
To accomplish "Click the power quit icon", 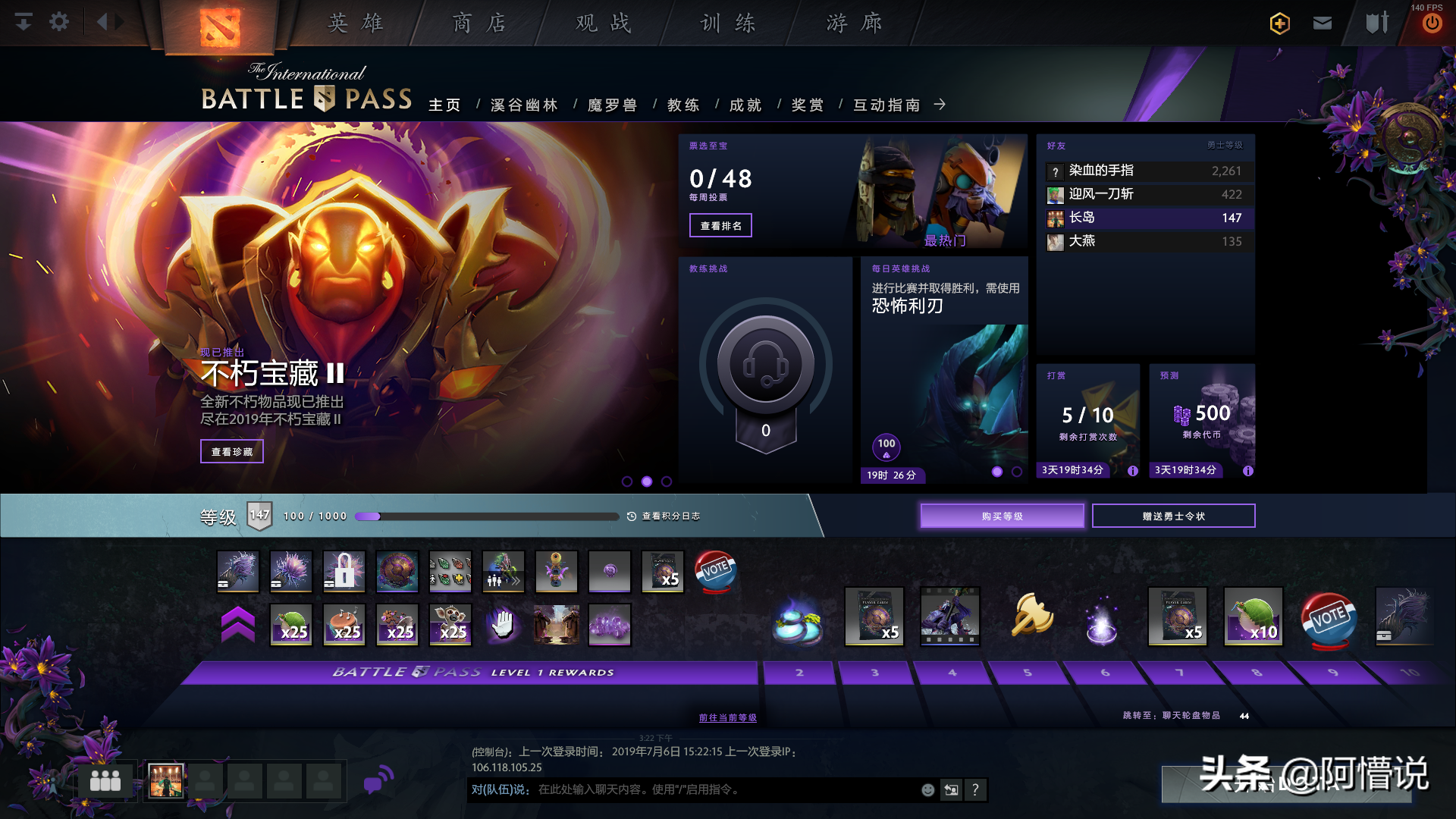I will pyautogui.click(x=1432, y=24).
